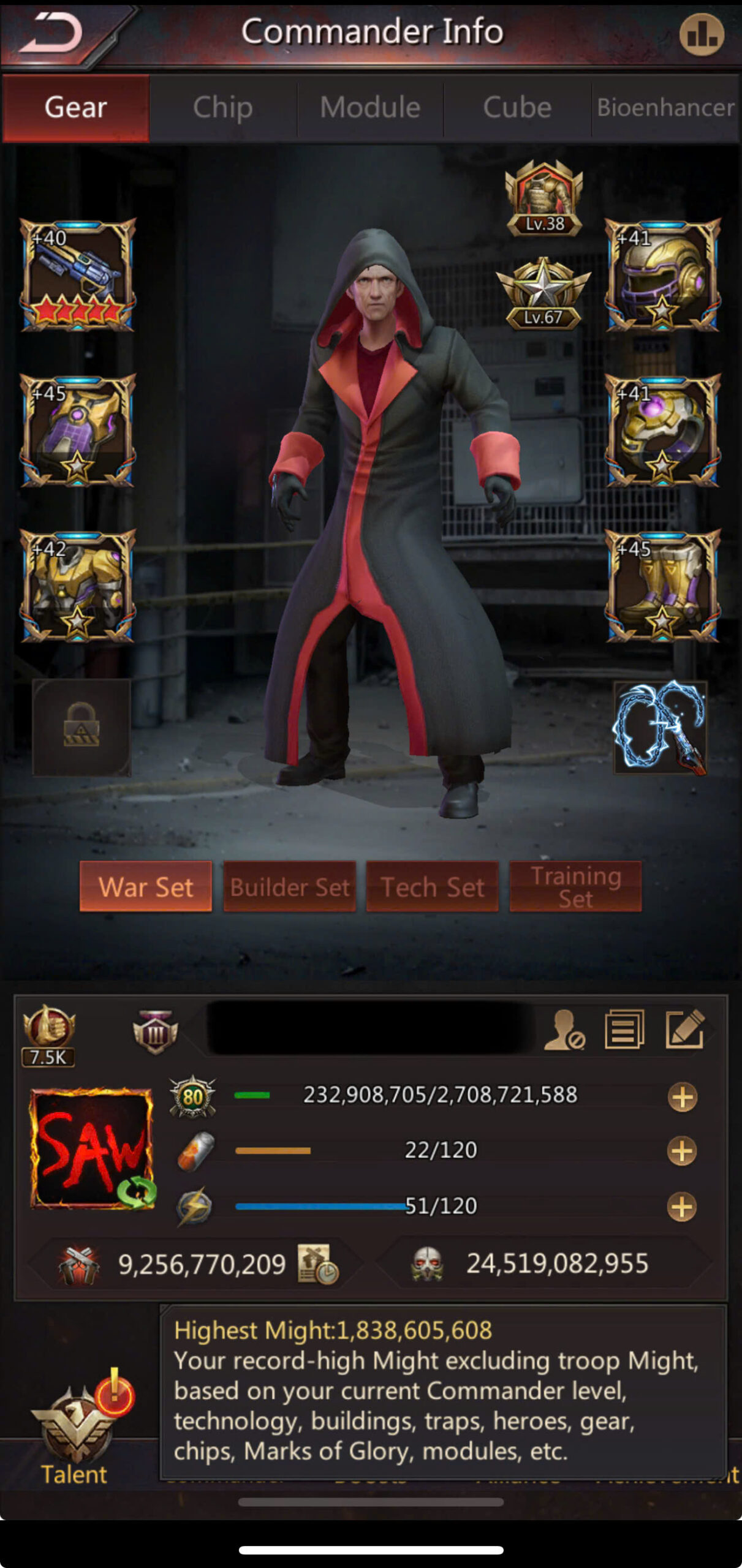Image resolution: width=742 pixels, height=1568 pixels.
Task: Add commander EXP with plus button
Action: click(x=682, y=1097)
